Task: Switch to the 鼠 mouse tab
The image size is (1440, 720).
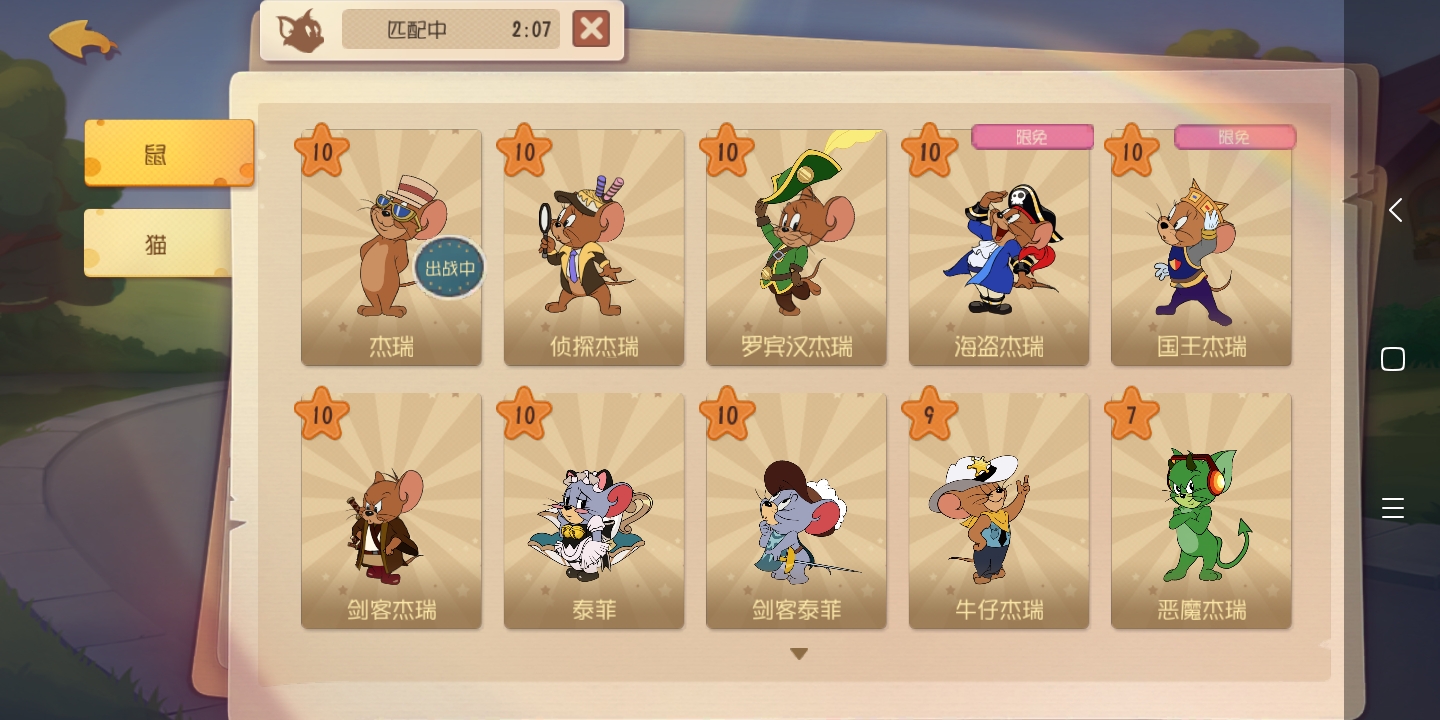Action: coord(155,154)
